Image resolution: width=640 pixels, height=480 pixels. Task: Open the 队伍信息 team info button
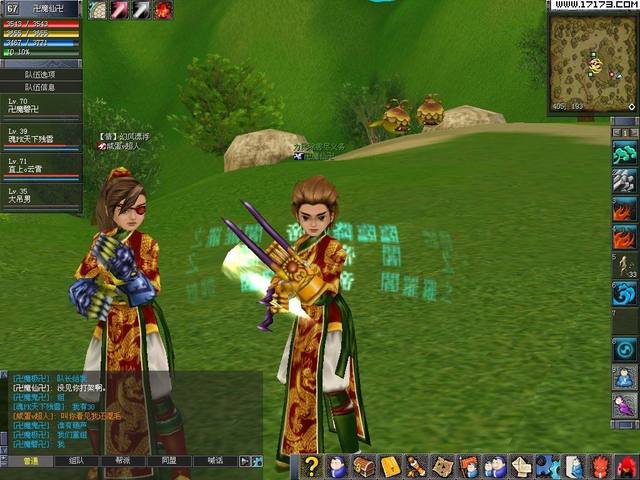tap(40, 87)
